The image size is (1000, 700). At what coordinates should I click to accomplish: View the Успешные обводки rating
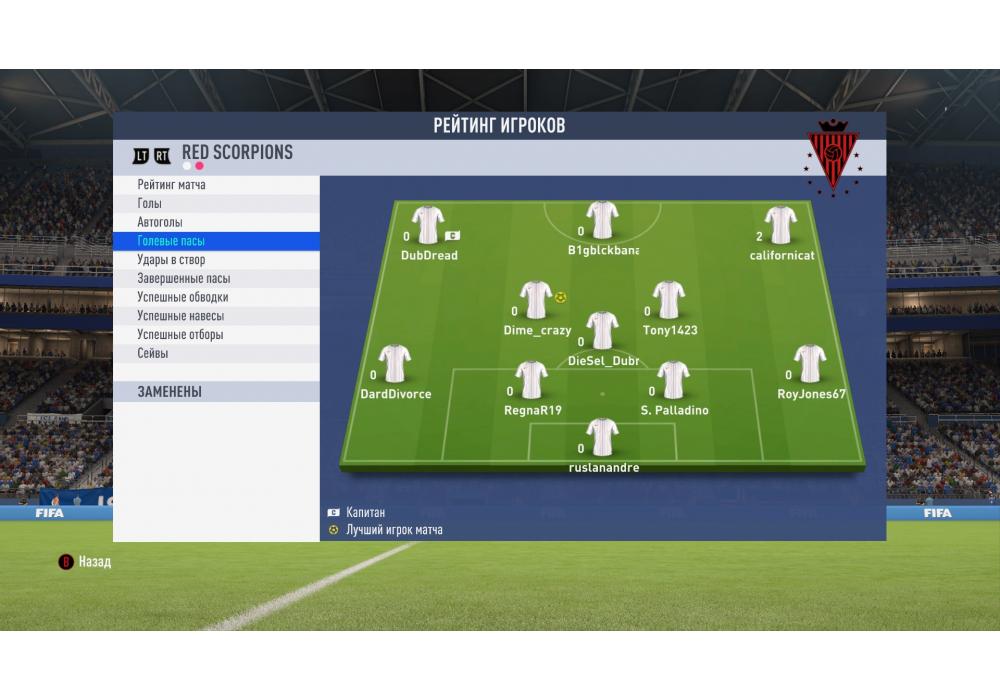[182, 297]
